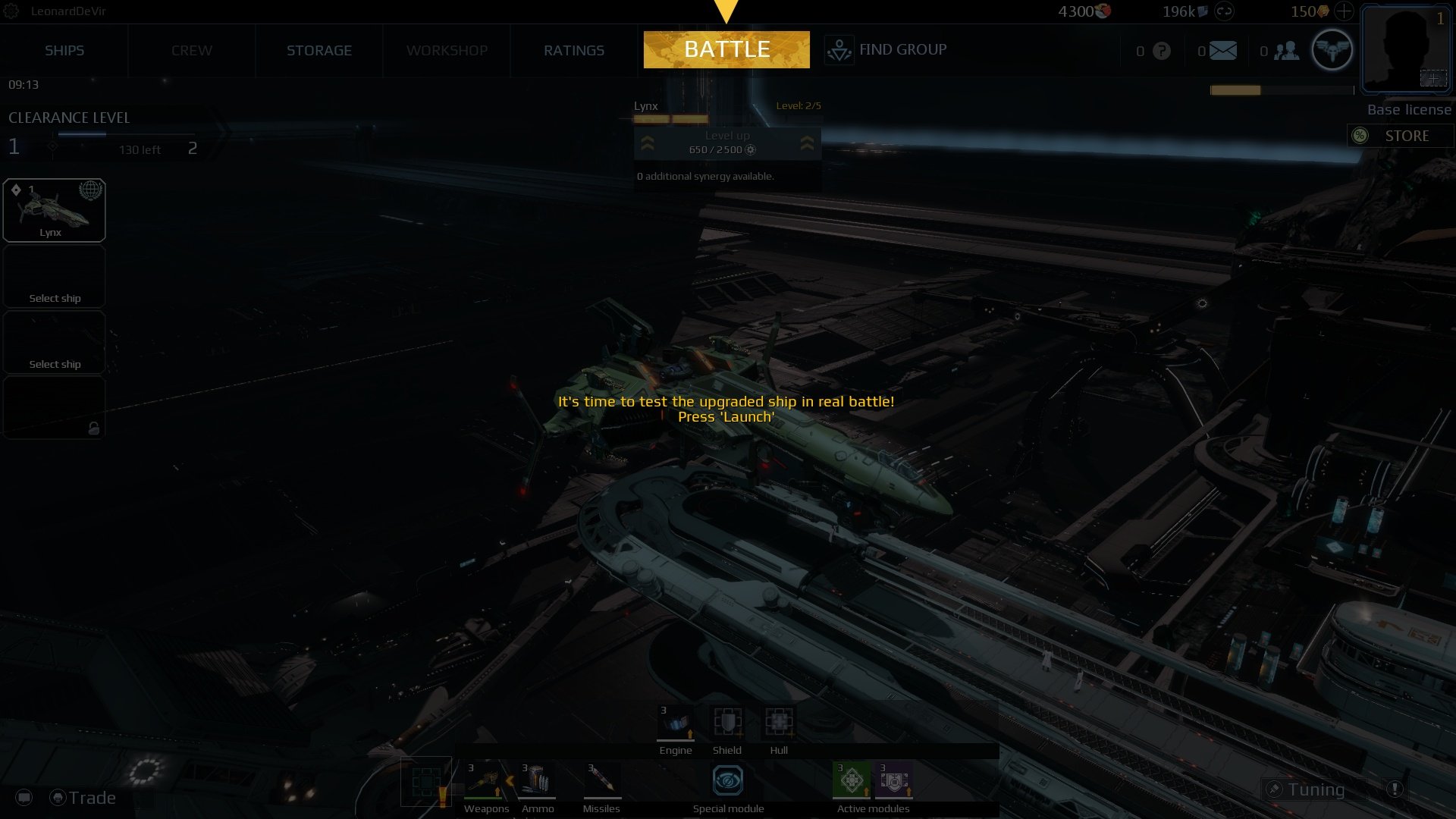Open the RATINGS tab
Screen dimensions: 1456x819
573,50
